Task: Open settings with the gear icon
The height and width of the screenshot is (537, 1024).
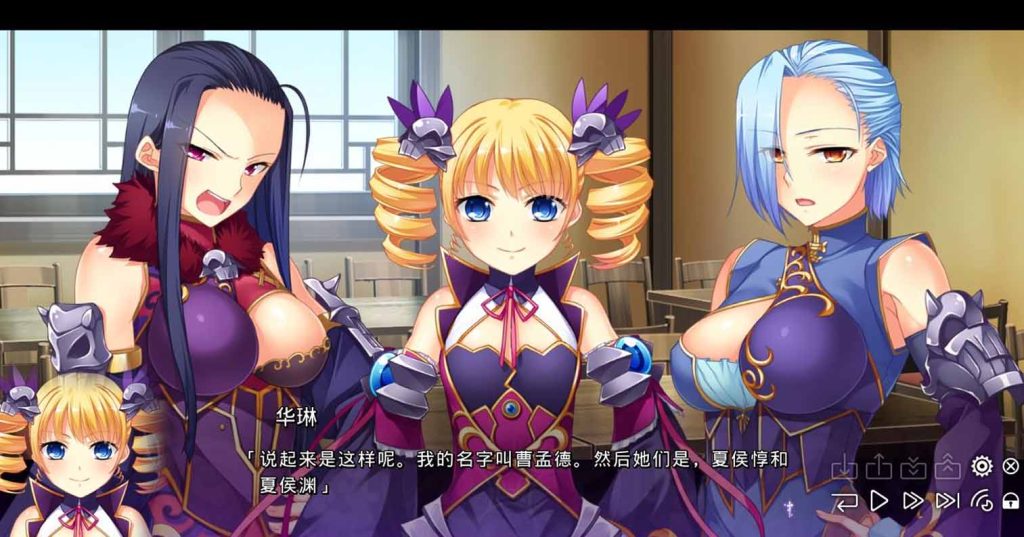Action: click(x=981, y=466)
